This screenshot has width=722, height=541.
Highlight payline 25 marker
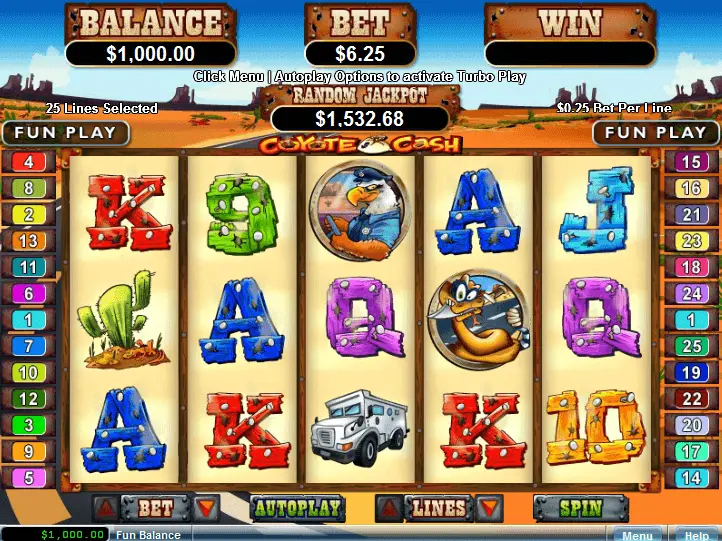point(692,346)
